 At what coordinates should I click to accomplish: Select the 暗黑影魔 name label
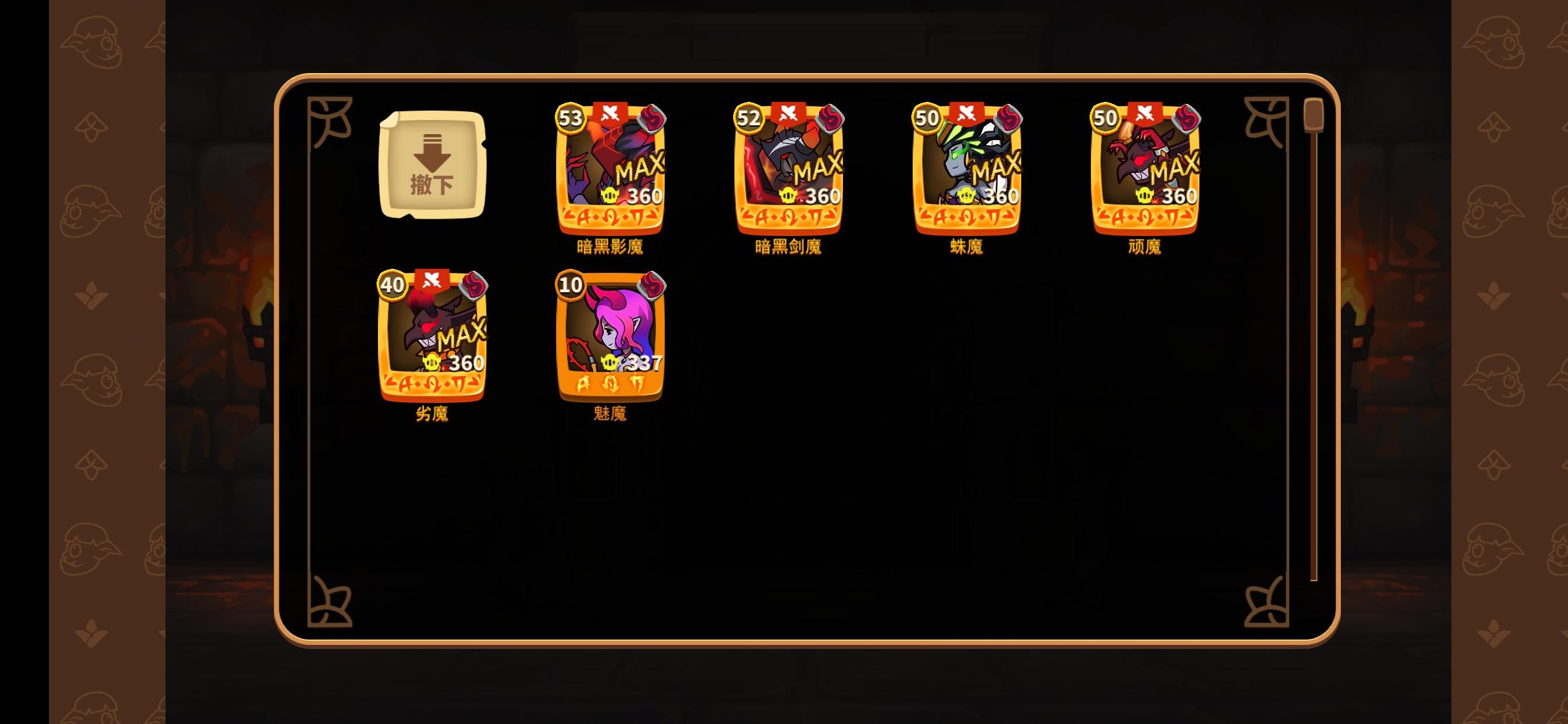point(608,247)
